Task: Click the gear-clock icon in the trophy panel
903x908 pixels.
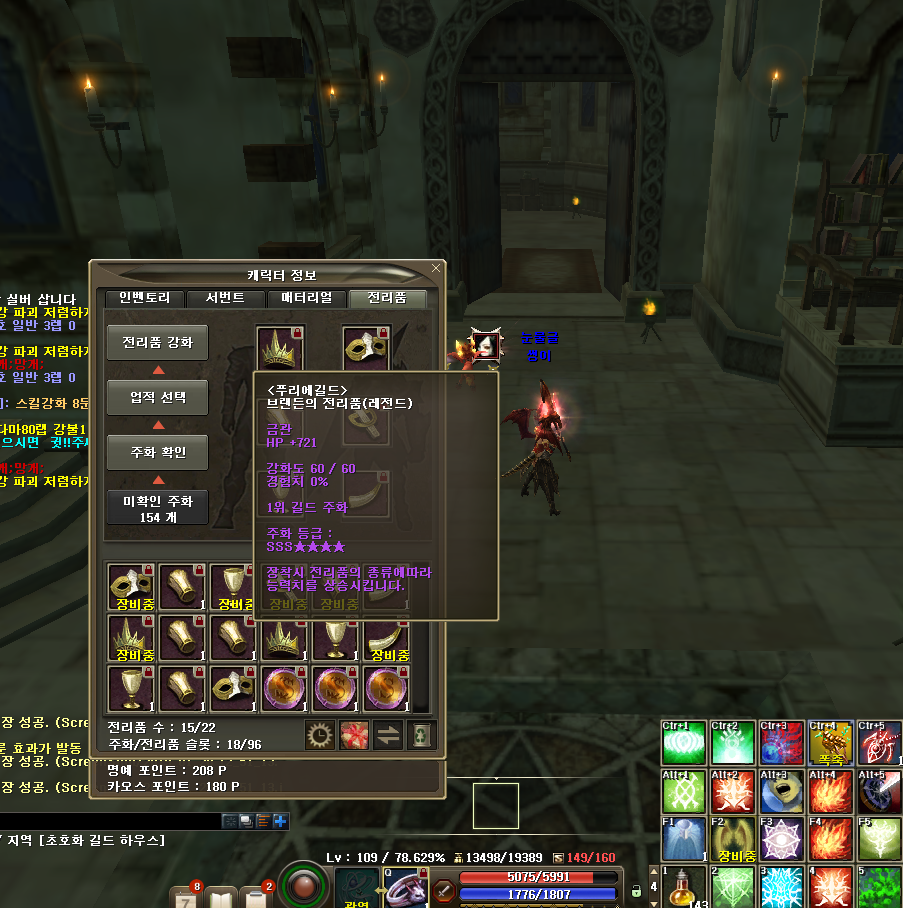Action: [x=320, y=734]
